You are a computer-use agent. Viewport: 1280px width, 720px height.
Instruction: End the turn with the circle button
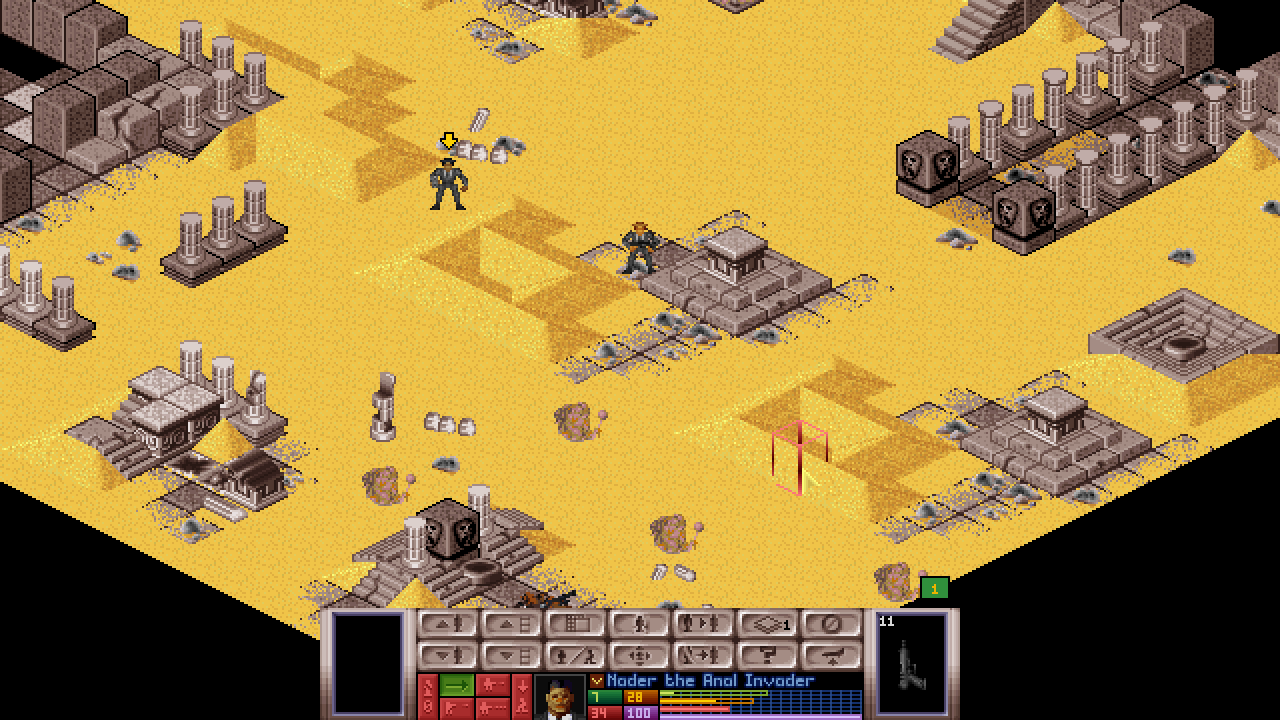(831, 625)
